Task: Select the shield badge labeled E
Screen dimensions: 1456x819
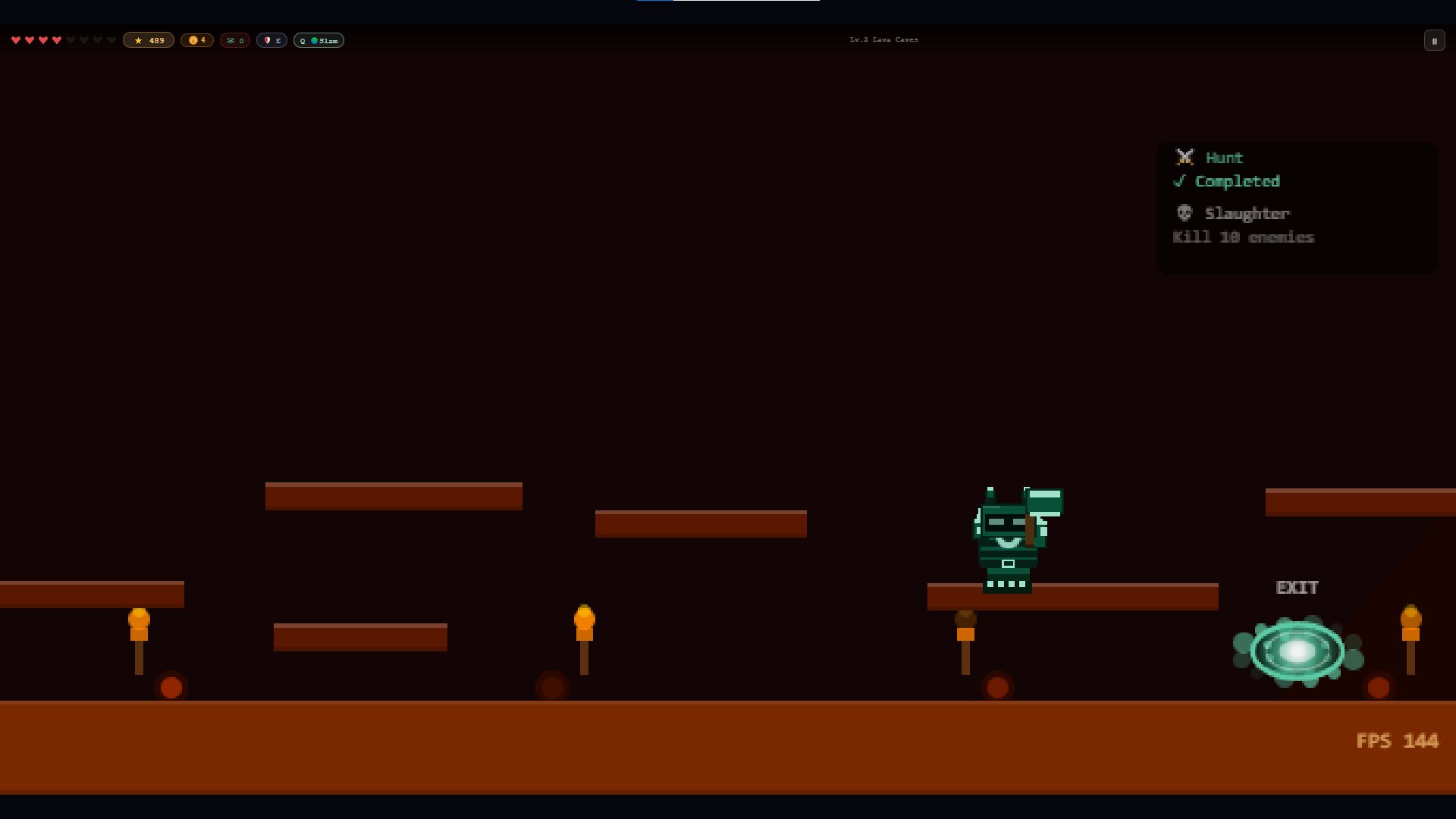Action: pyautogui.click(x=271, y=40)
